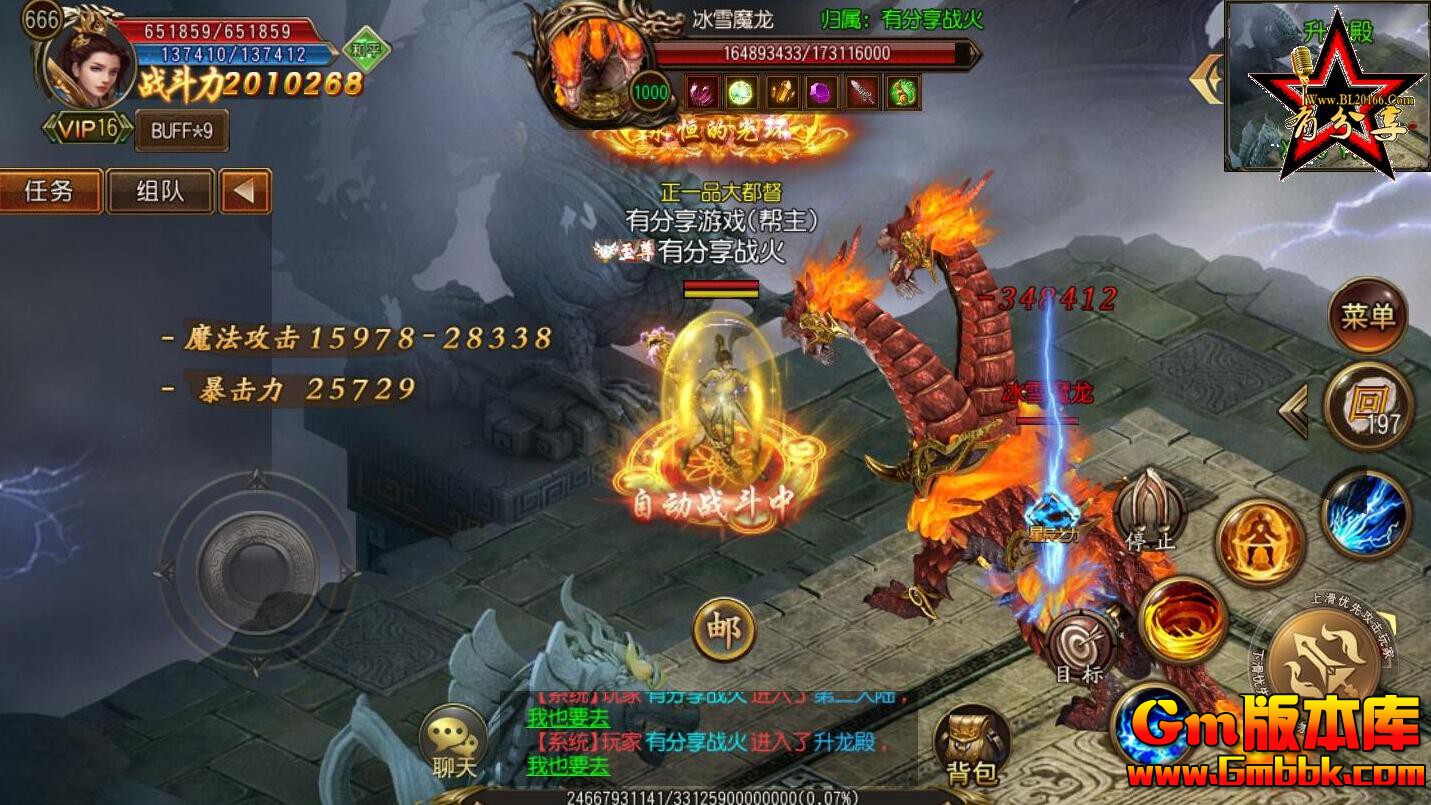Switch to the 任务 quest tab
Screen dimensions: 1431x805
[50, 192]
